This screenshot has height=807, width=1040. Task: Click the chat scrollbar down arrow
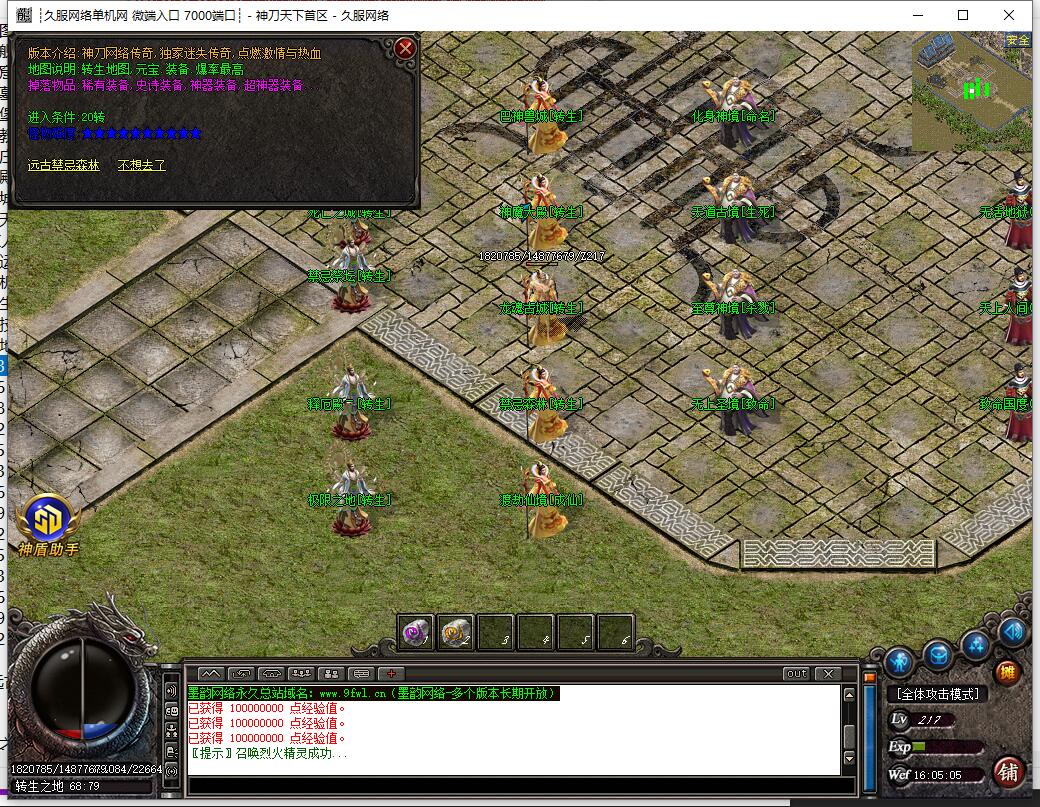[850, 759]
